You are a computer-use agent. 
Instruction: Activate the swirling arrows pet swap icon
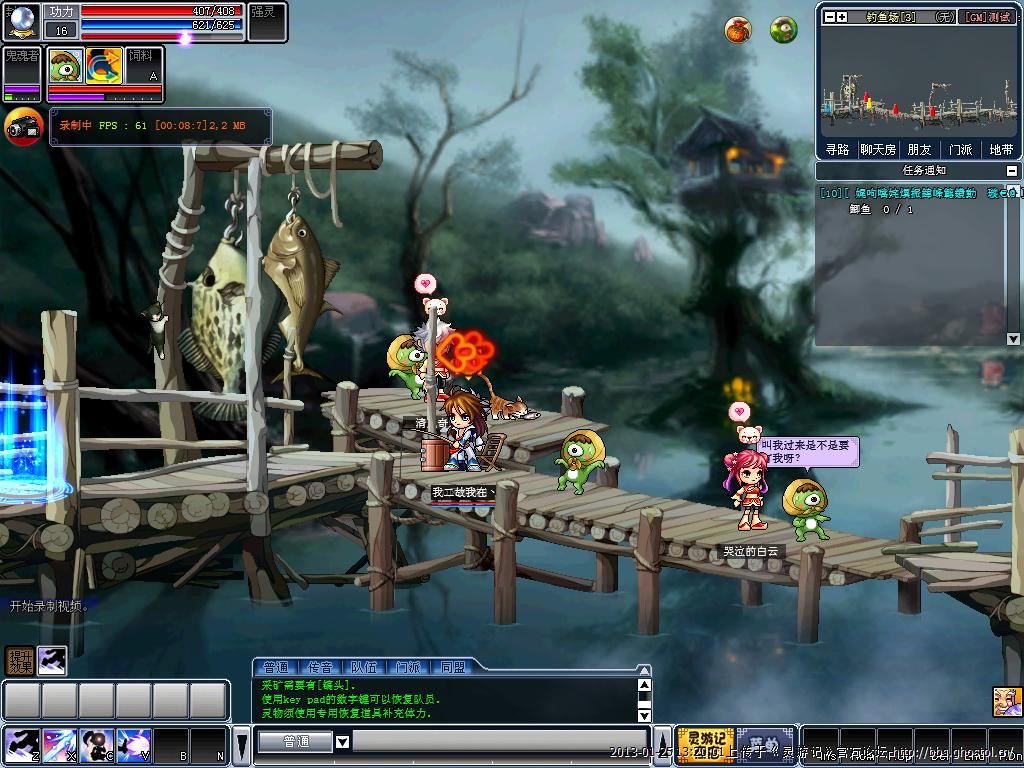[103, 65]
